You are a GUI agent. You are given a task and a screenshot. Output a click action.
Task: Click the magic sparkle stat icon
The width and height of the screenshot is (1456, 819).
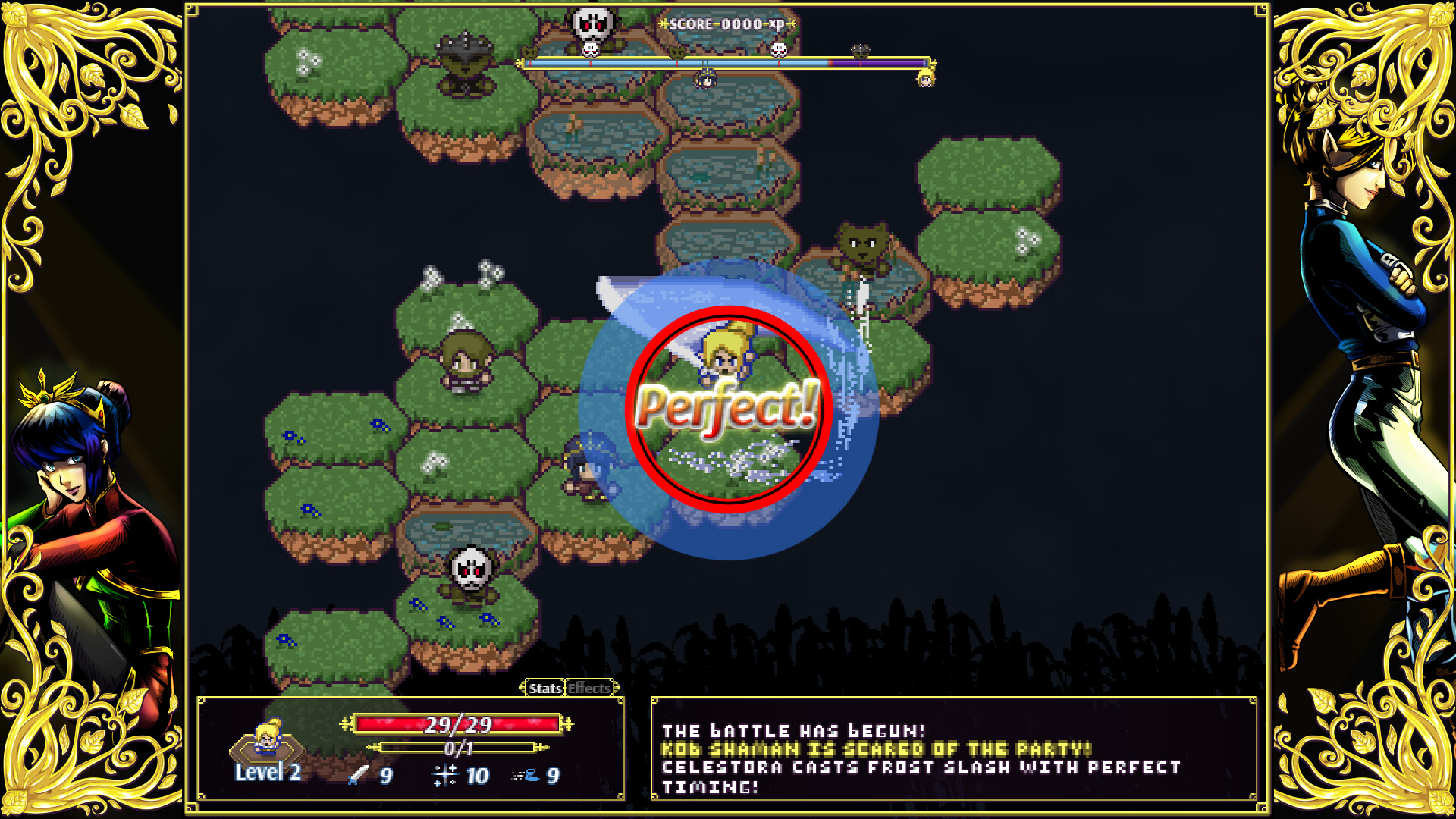click(444, 776)
